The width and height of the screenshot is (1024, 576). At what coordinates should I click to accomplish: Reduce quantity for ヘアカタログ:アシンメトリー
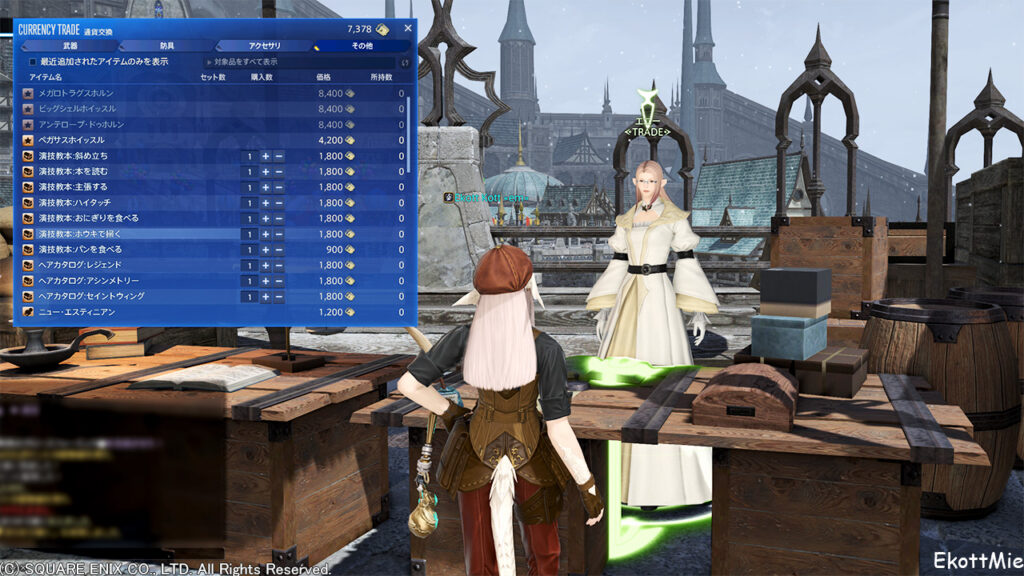tap(279, 281)
